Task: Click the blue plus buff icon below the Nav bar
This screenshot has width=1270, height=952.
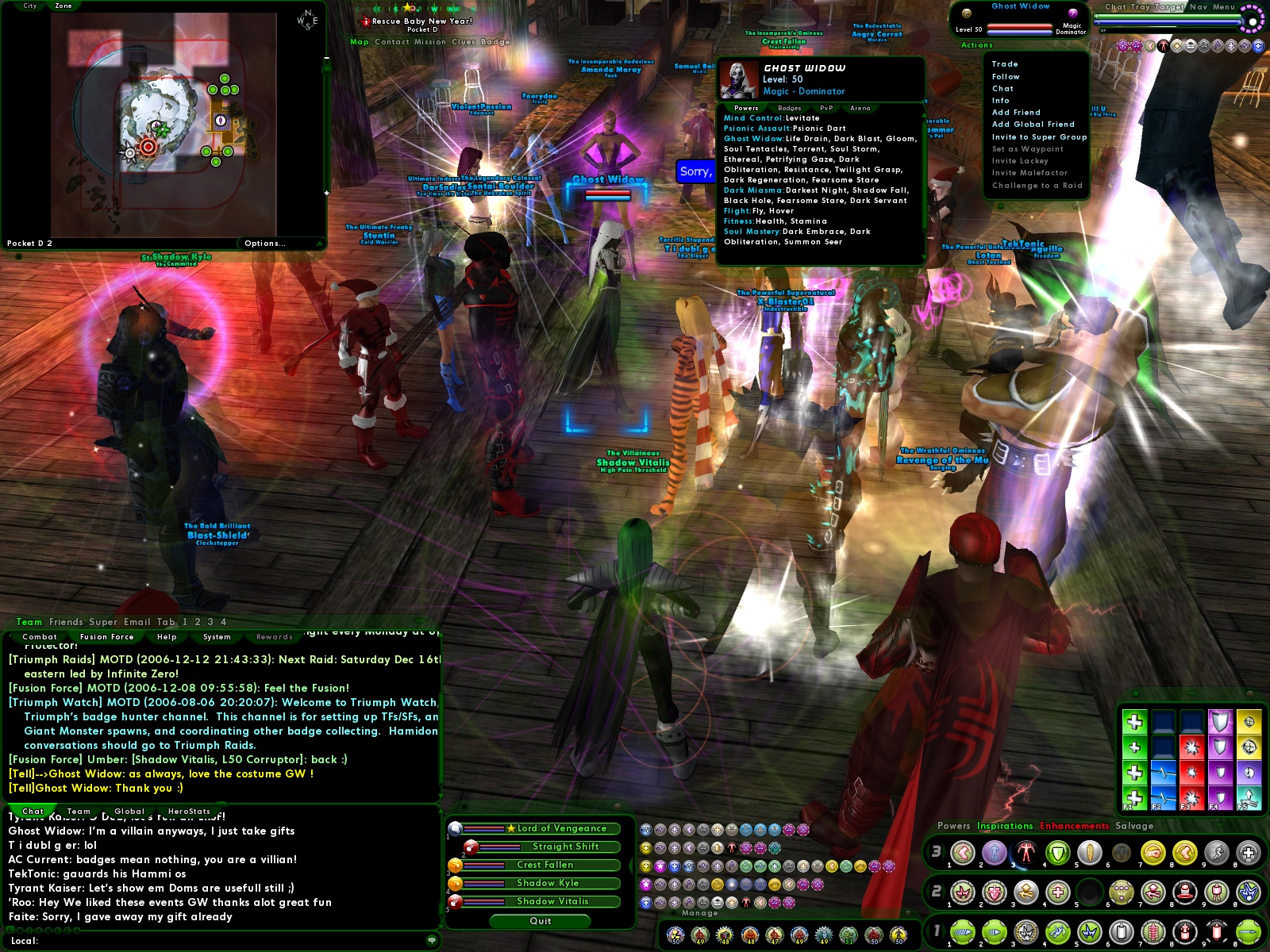Action: [1258, 46]
